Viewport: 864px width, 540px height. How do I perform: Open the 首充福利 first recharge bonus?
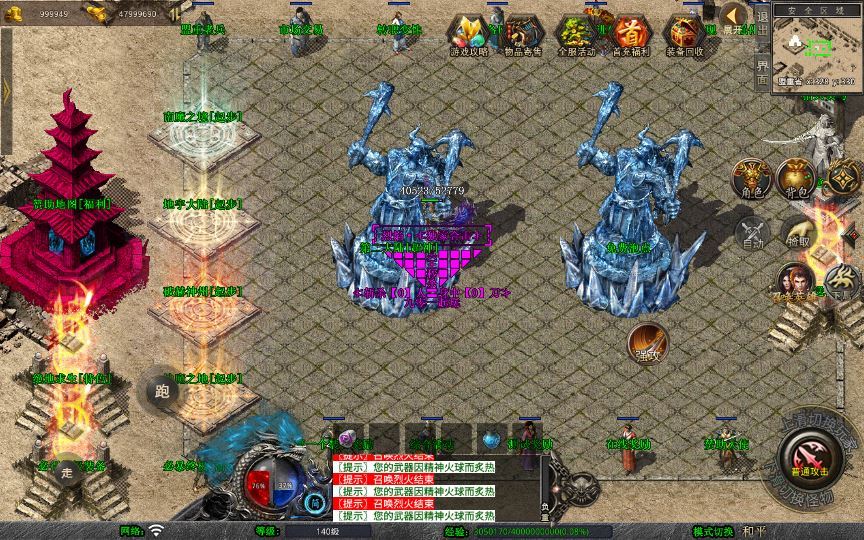click(629, 37)
